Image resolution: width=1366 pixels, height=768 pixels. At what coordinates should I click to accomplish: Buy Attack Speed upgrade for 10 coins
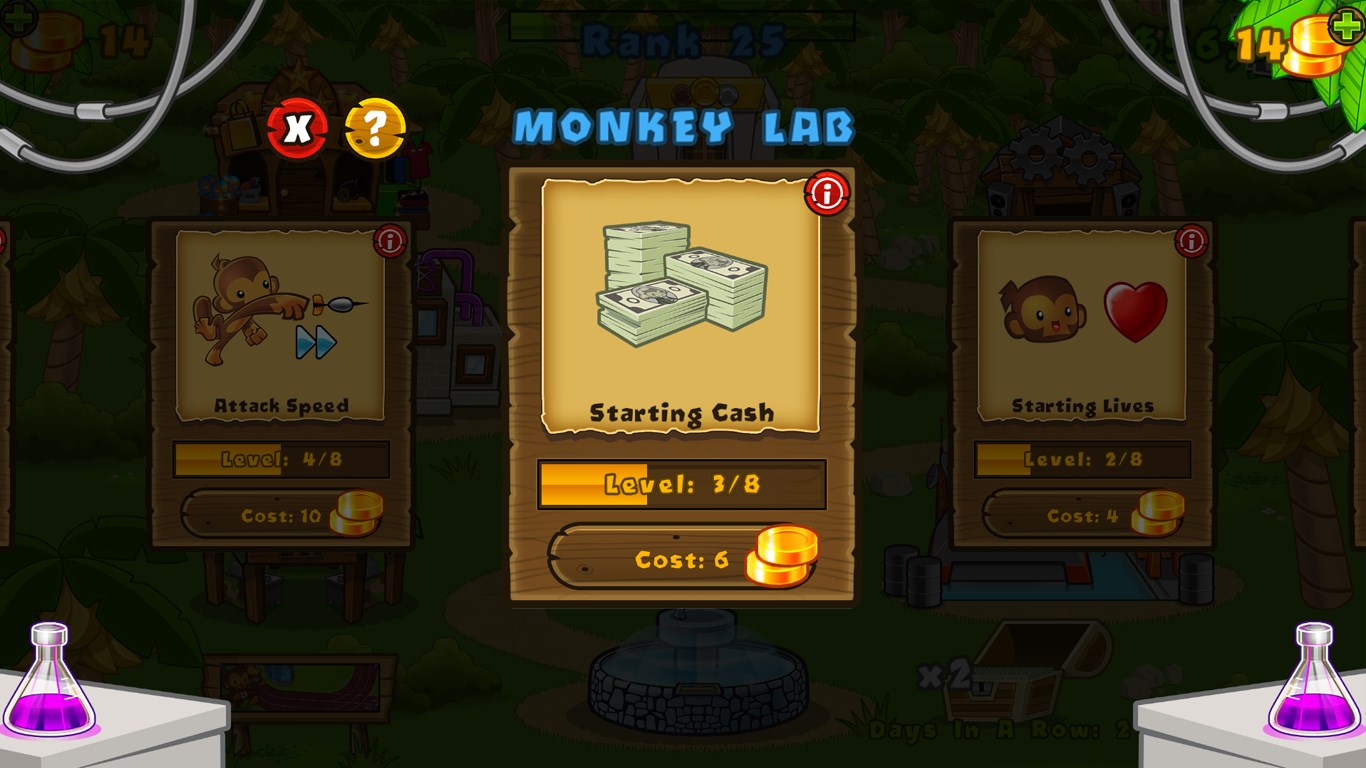tap(281, 515)
